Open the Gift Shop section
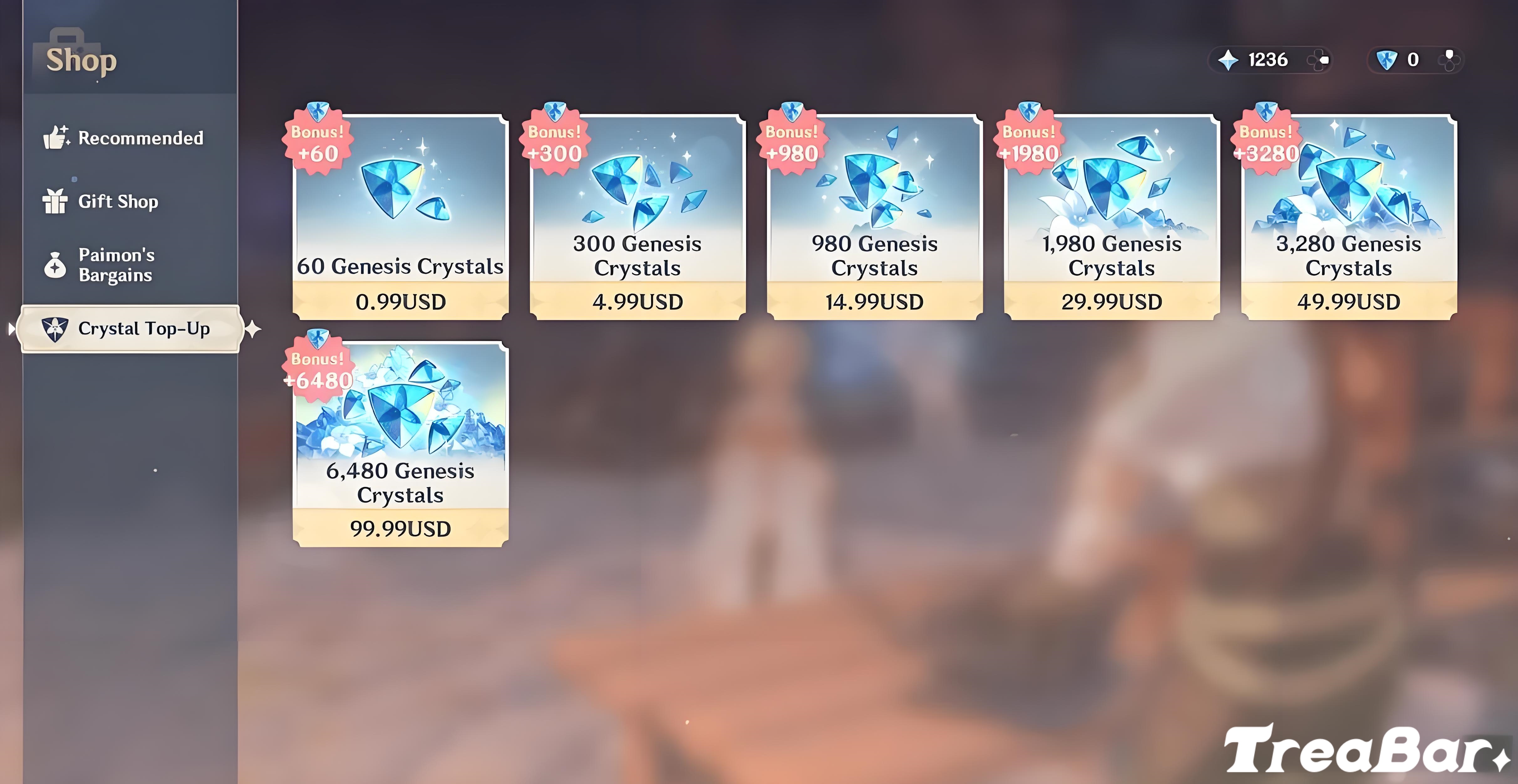 [x=117, y=201]
